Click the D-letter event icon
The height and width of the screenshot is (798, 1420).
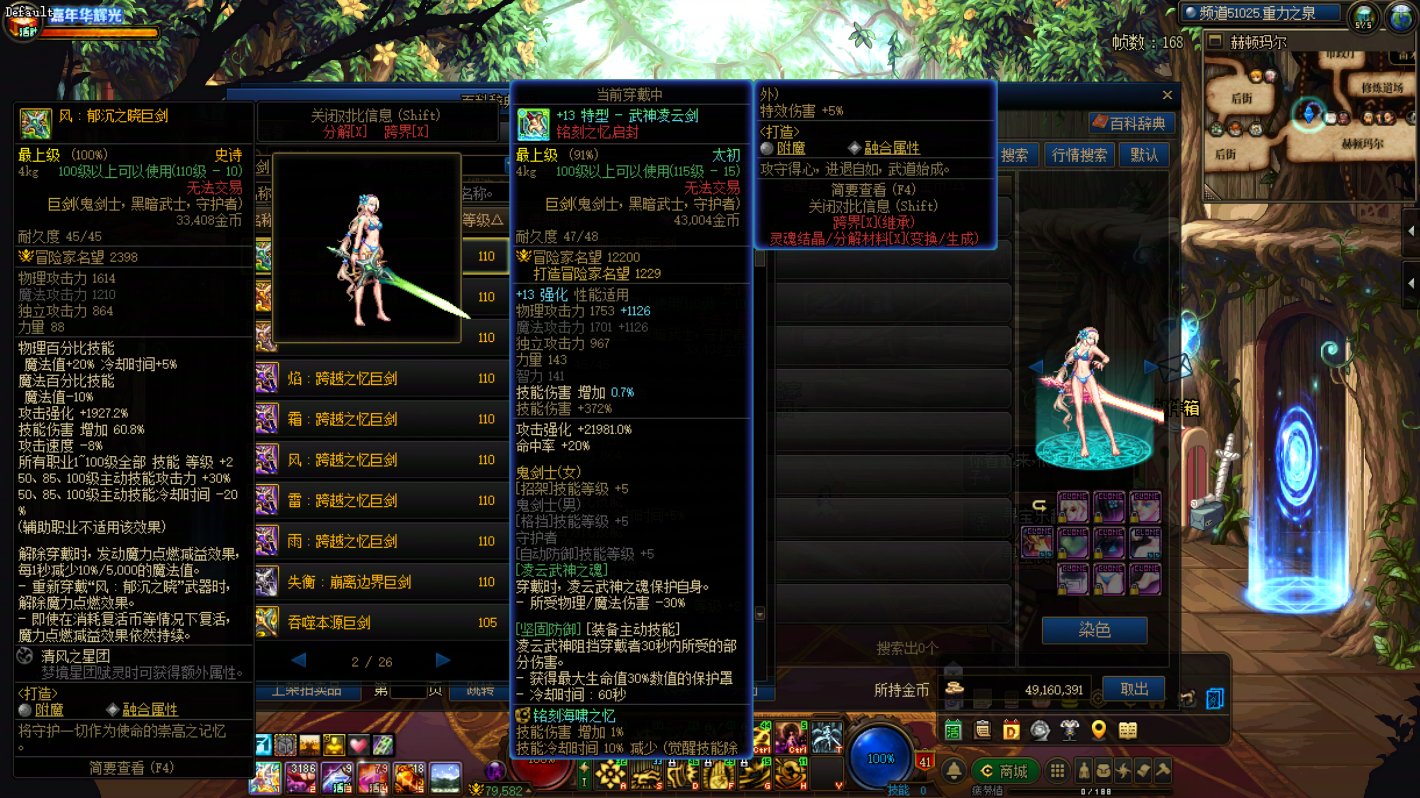(1010, 731)
